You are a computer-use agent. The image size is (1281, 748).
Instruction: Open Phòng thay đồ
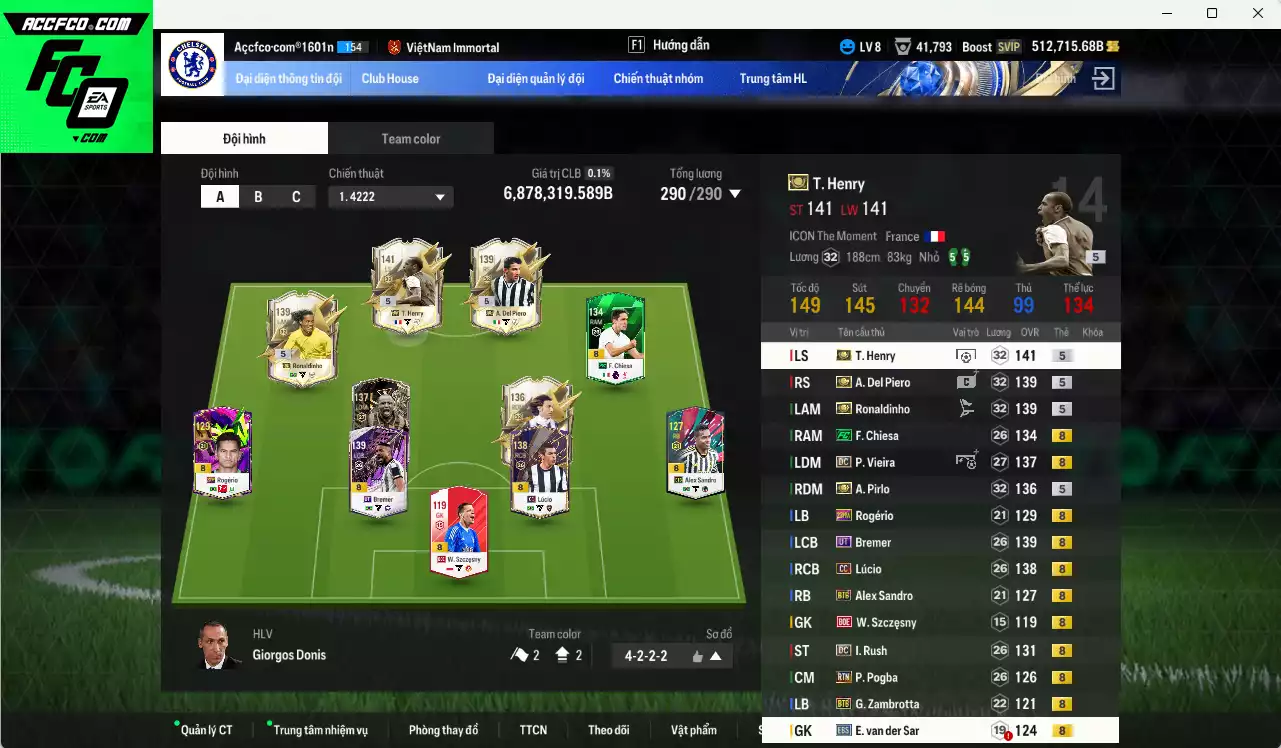(443, 730)
